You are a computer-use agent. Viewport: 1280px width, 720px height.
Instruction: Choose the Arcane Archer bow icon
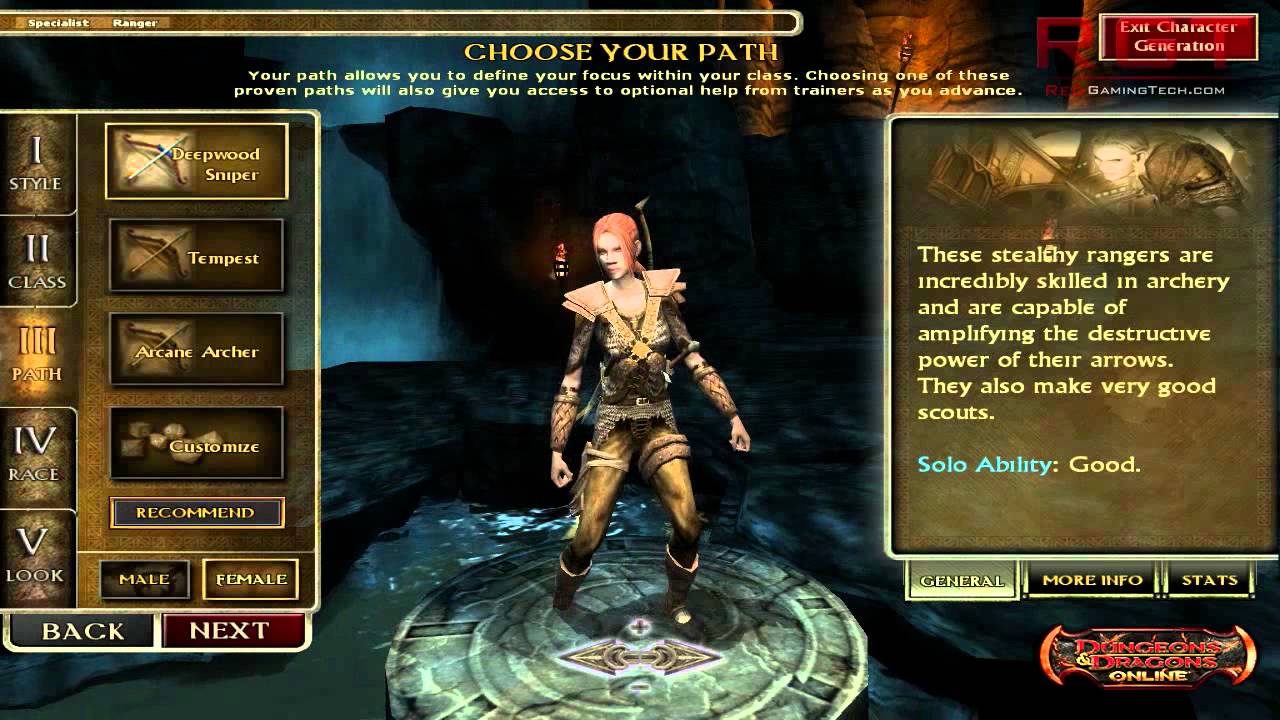(147, 350)
